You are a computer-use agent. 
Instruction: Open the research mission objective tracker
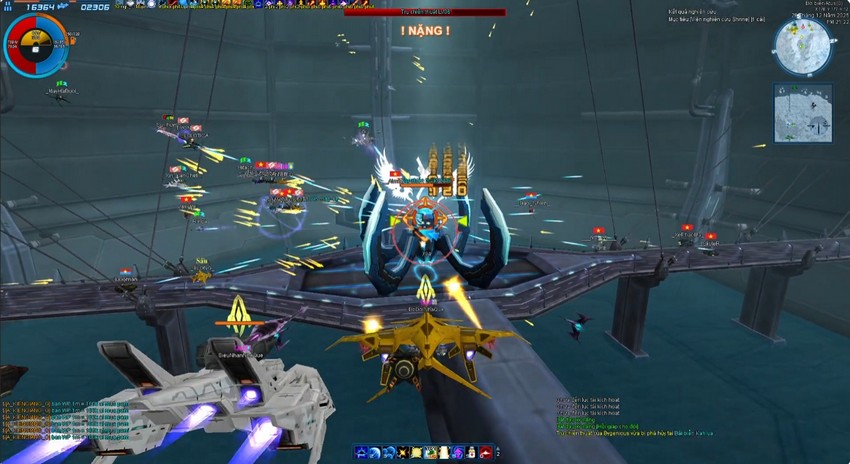[x=716, y=15]
